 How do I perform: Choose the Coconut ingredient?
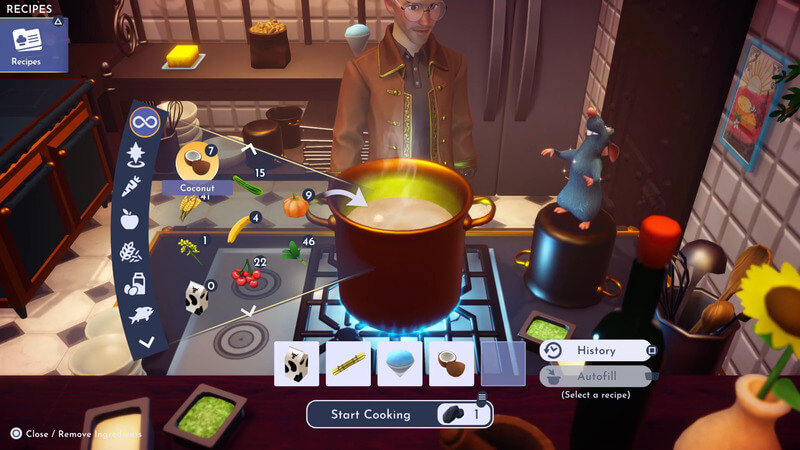coord(193,161)
